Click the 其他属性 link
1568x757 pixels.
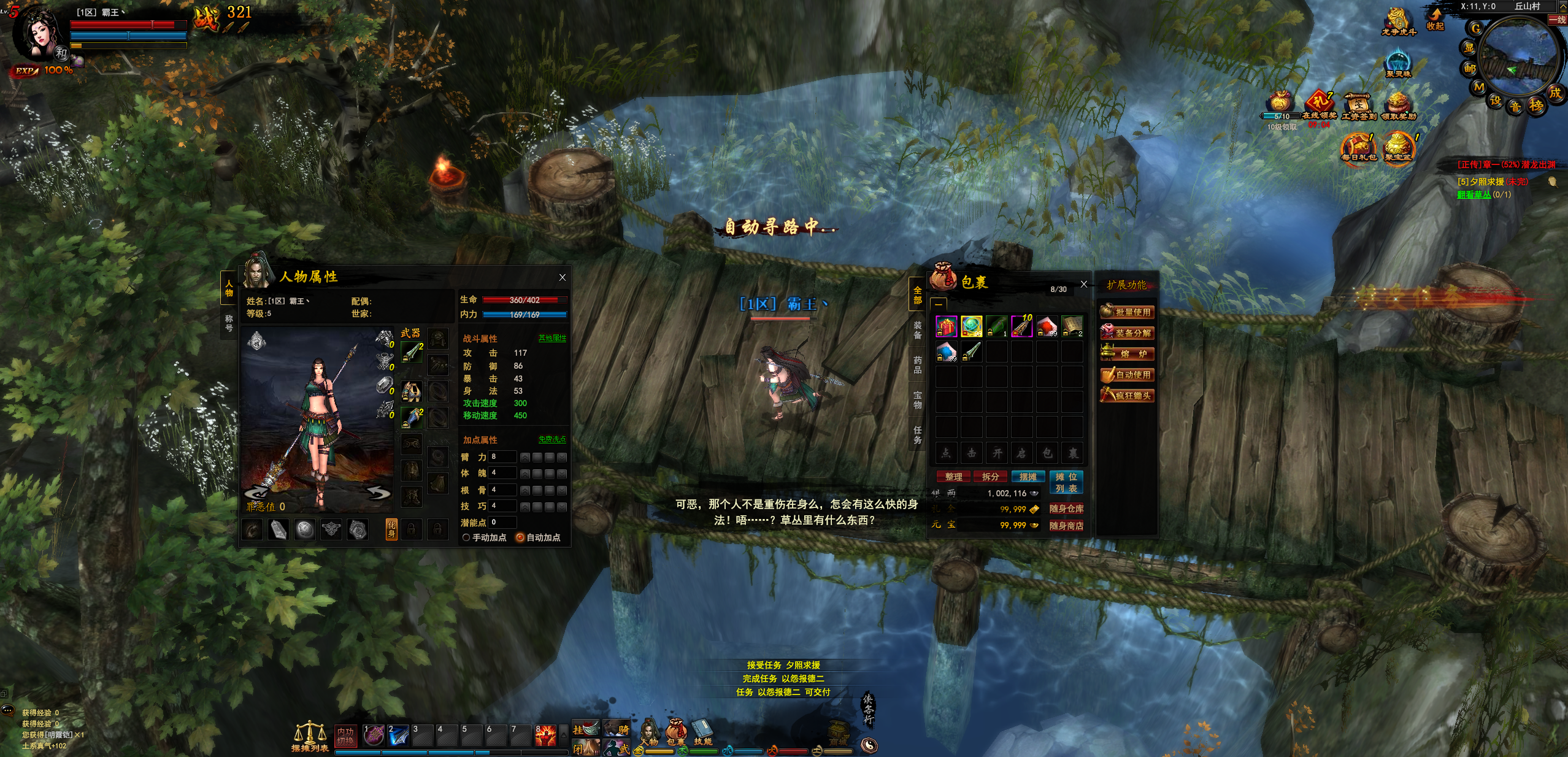[552, 338]
